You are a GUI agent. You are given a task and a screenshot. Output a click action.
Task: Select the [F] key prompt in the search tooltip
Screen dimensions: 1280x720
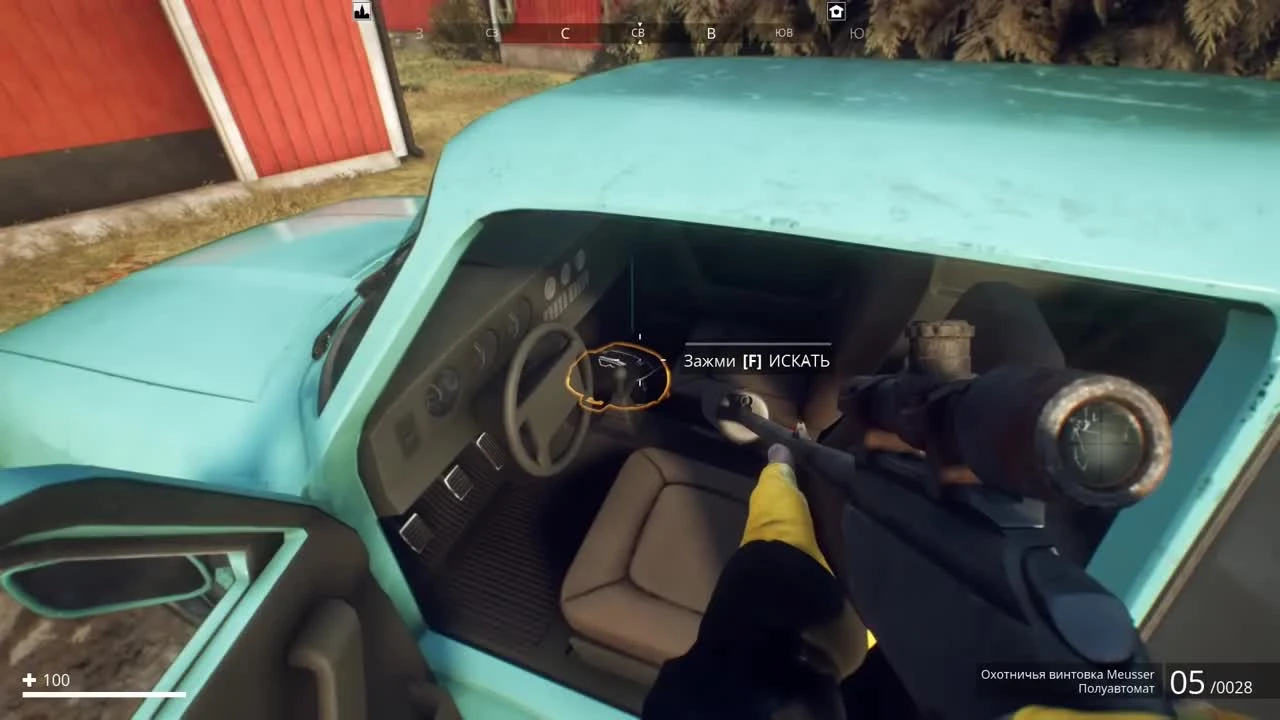coord(752,361)
